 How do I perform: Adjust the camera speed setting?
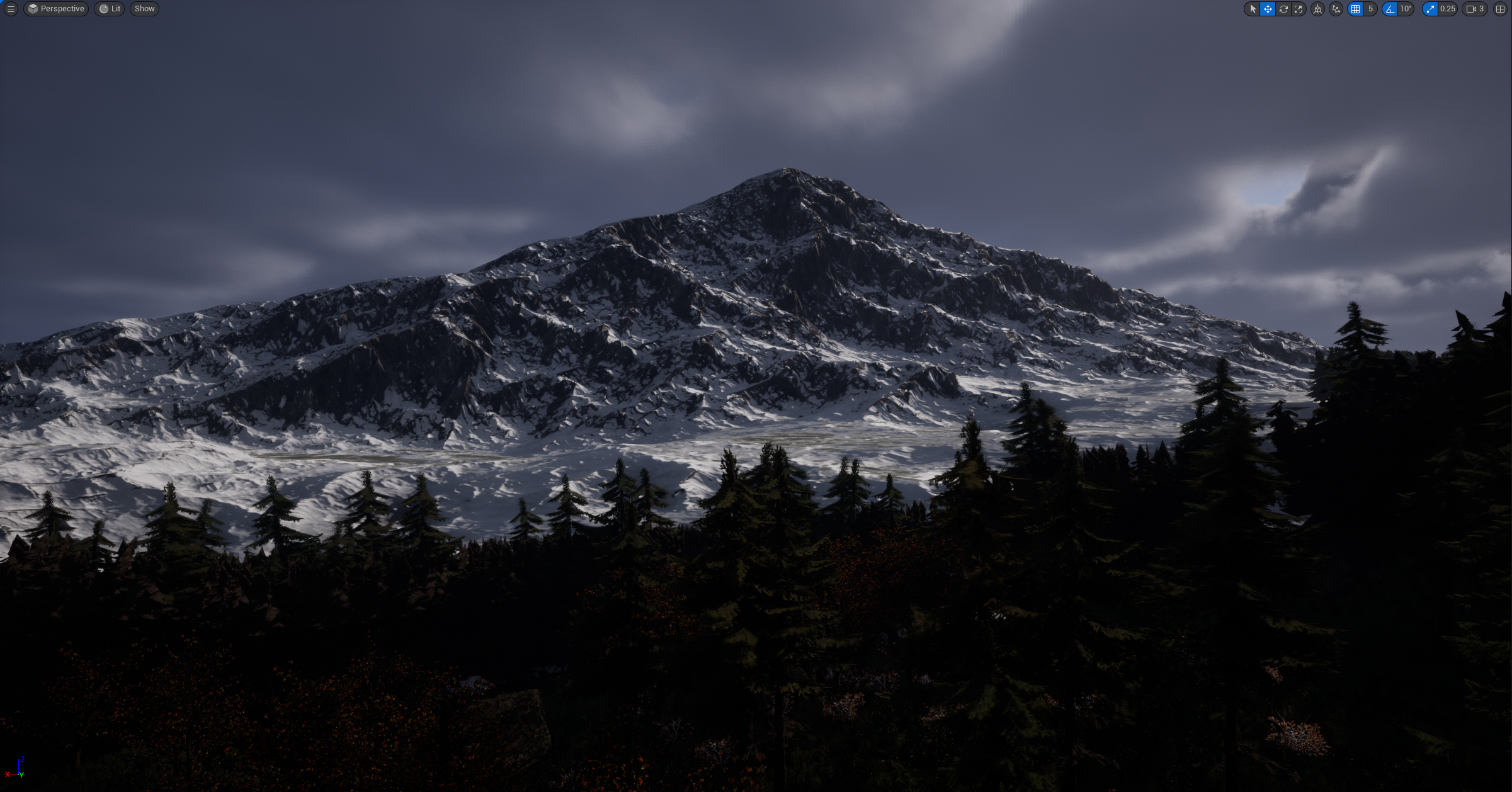point(1475,9)
